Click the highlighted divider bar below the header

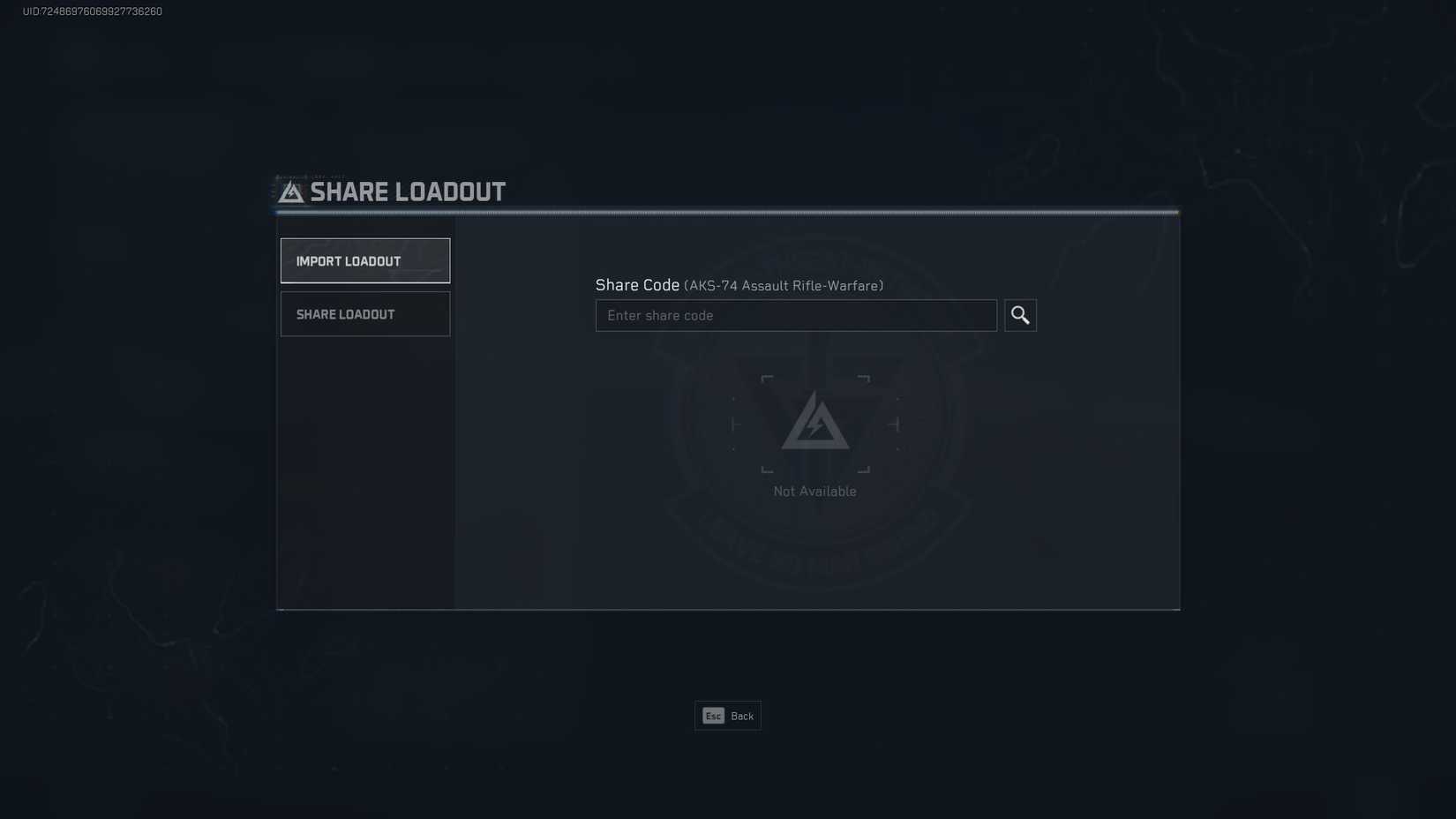coord(727,212)
